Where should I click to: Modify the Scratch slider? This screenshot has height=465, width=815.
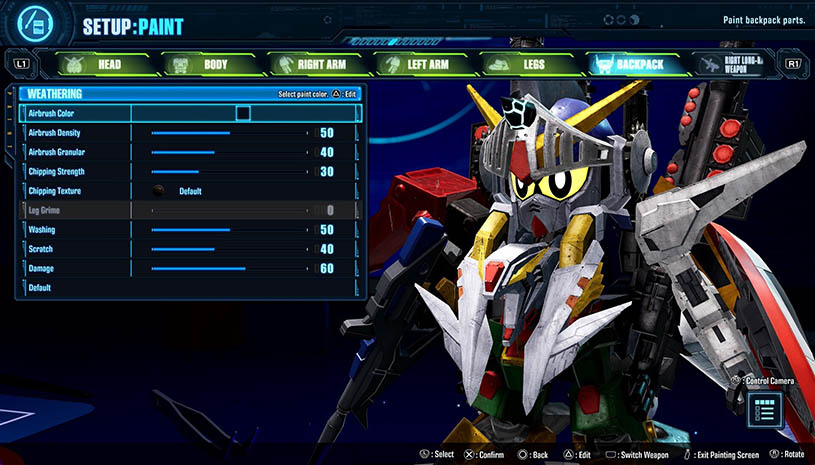pyautogui.click(x=230, y=249)
